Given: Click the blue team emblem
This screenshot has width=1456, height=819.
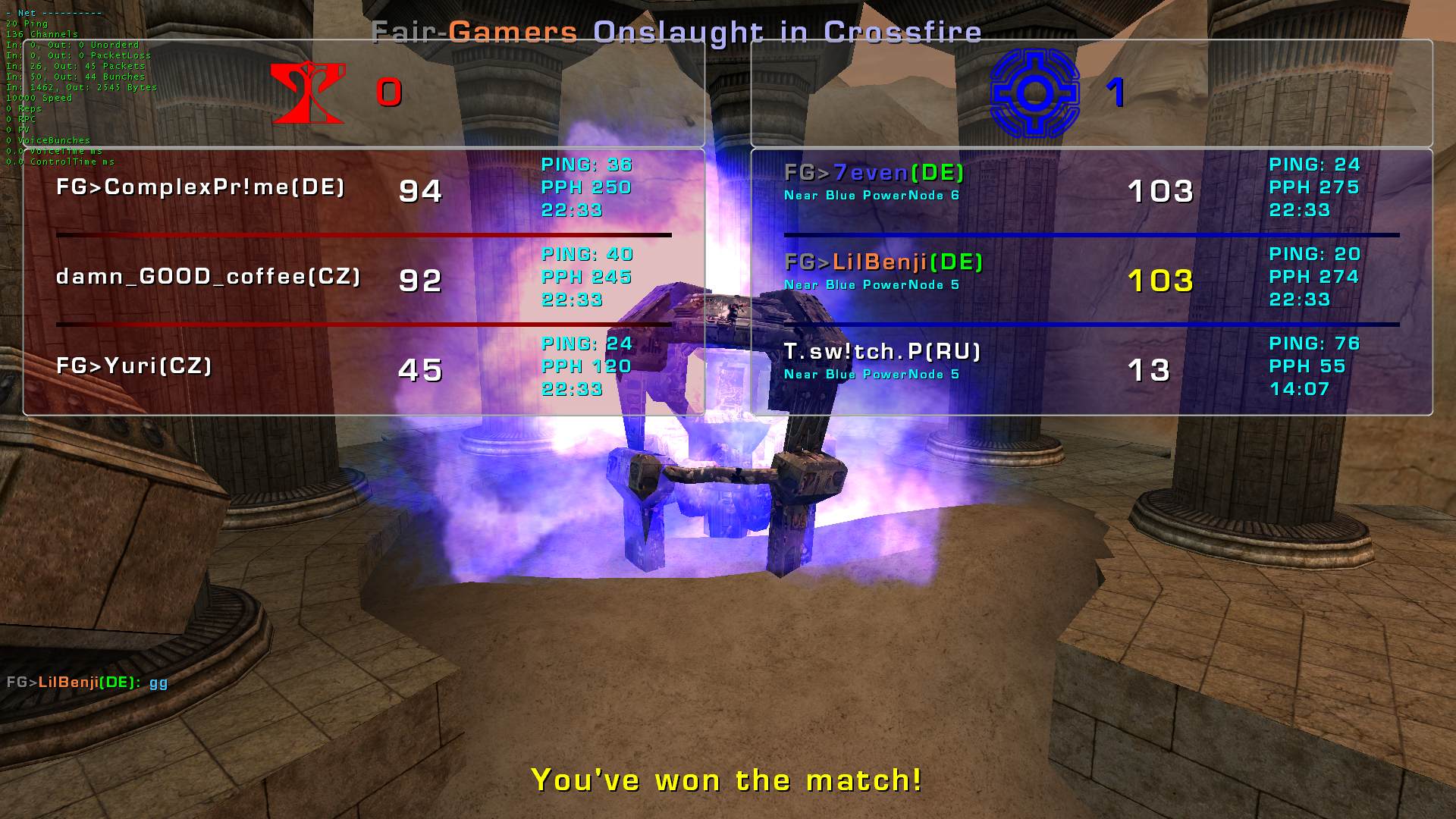Looking at the screenshot, I should pyautogui.click(x=1033, y=93).
